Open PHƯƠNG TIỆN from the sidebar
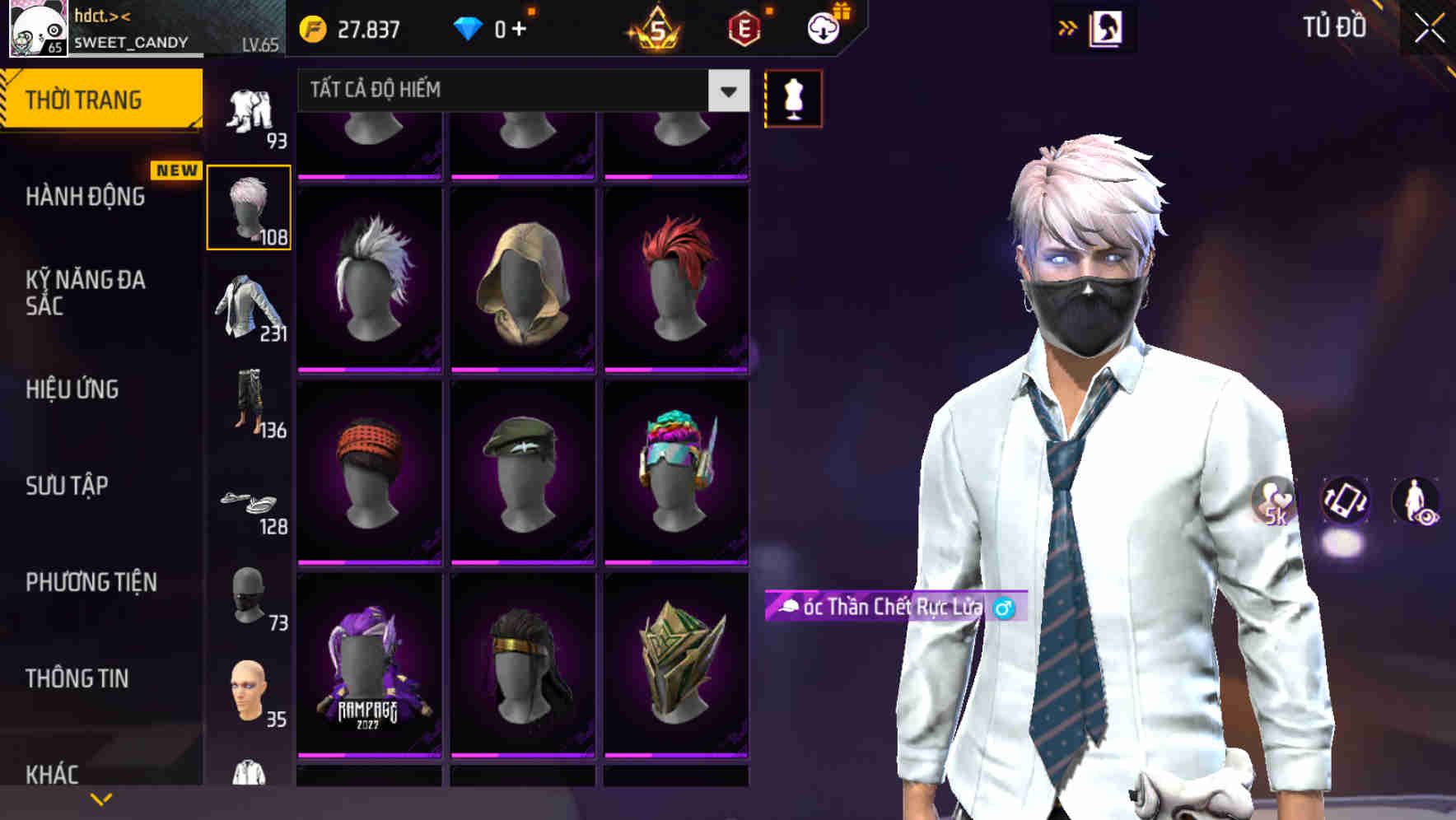Viewport: 1456px width, 820px height. [91, 582]
